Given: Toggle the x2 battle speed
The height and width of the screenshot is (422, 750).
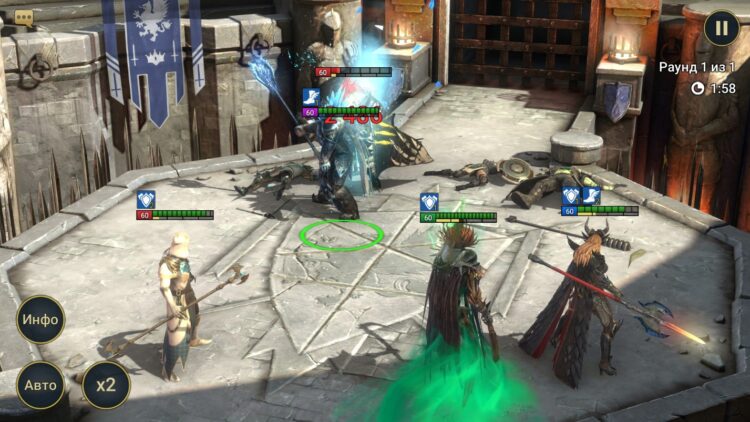Looking at the screenshot, I should (106, 384).
